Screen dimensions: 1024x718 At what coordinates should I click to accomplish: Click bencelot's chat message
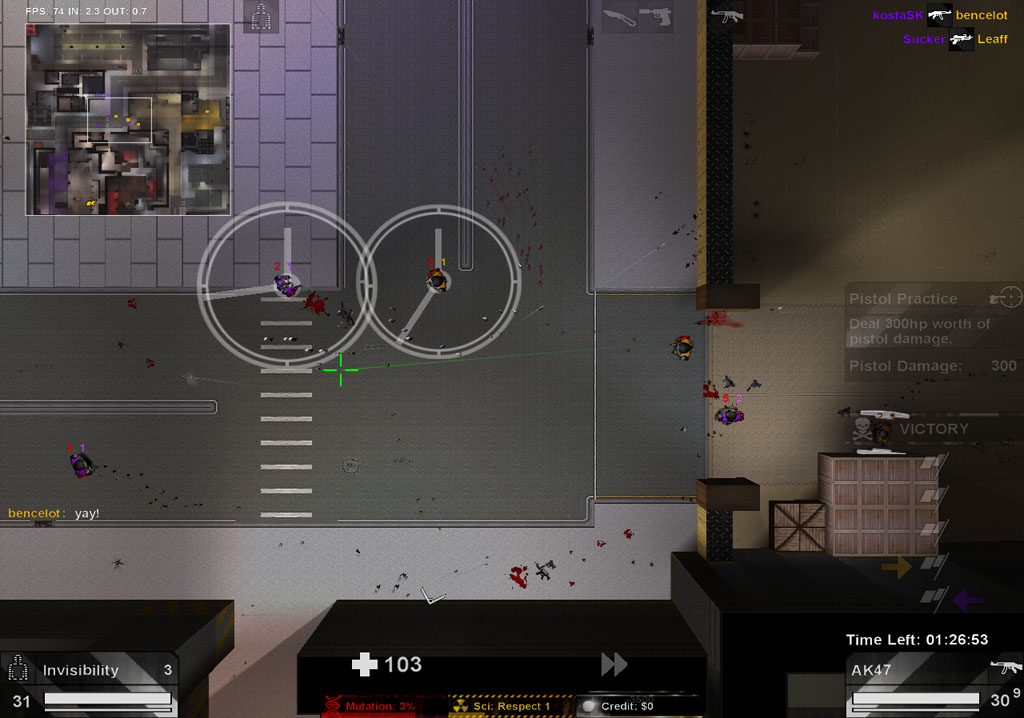(x=54, y=513)
